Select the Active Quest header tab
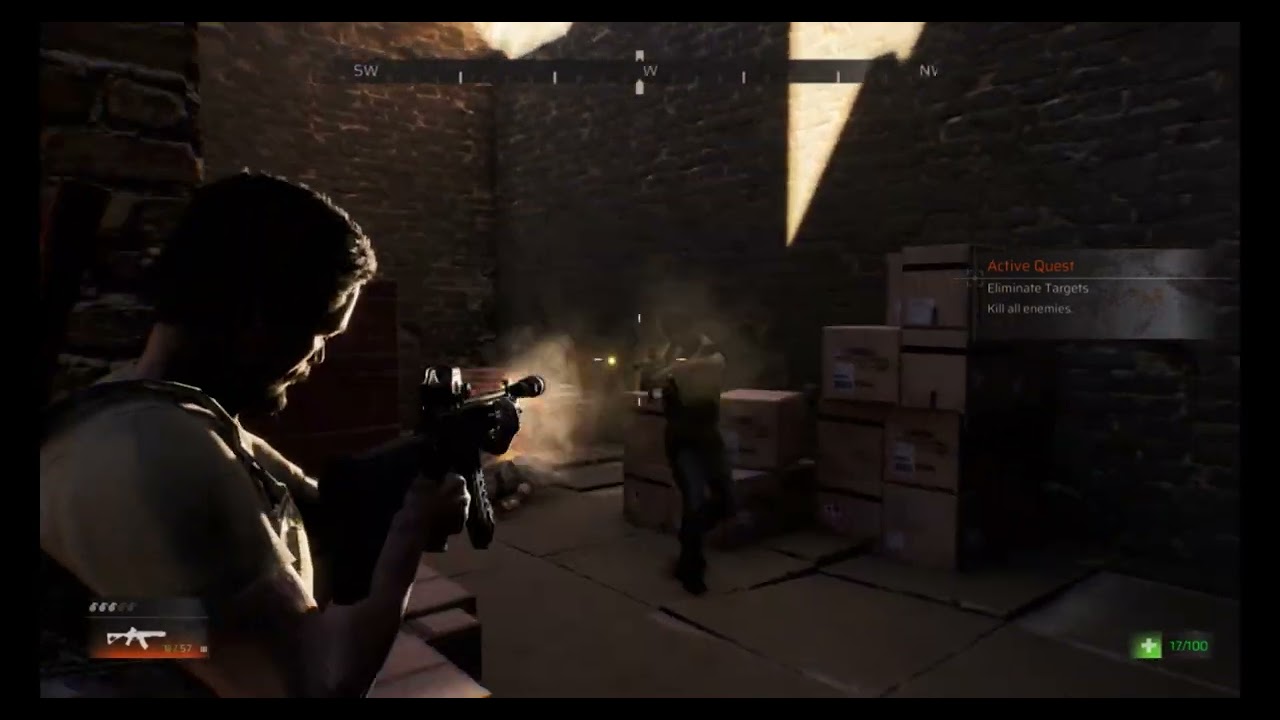This screenshot has height=720, width=1280. 1031,265
